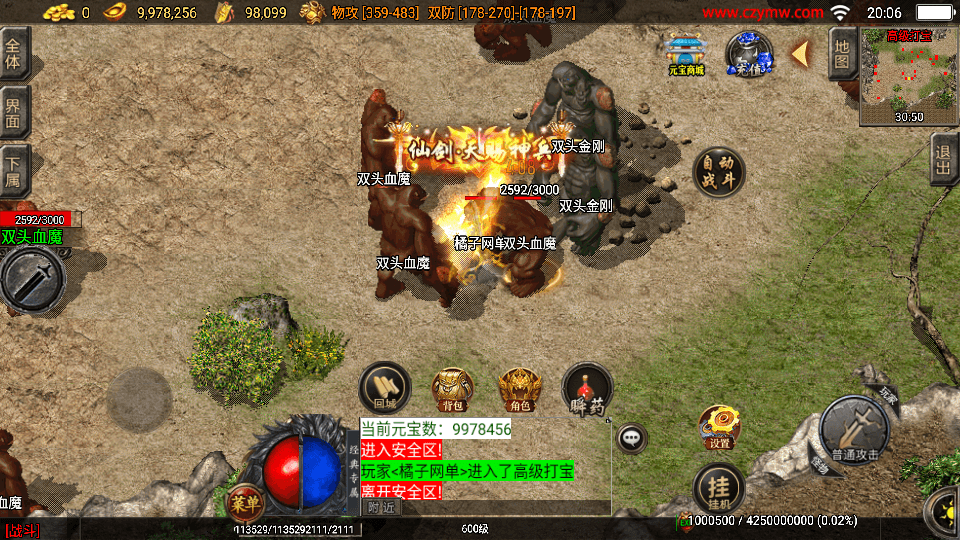Toggle 自动战斗 auto battle

tap(718, 172)
